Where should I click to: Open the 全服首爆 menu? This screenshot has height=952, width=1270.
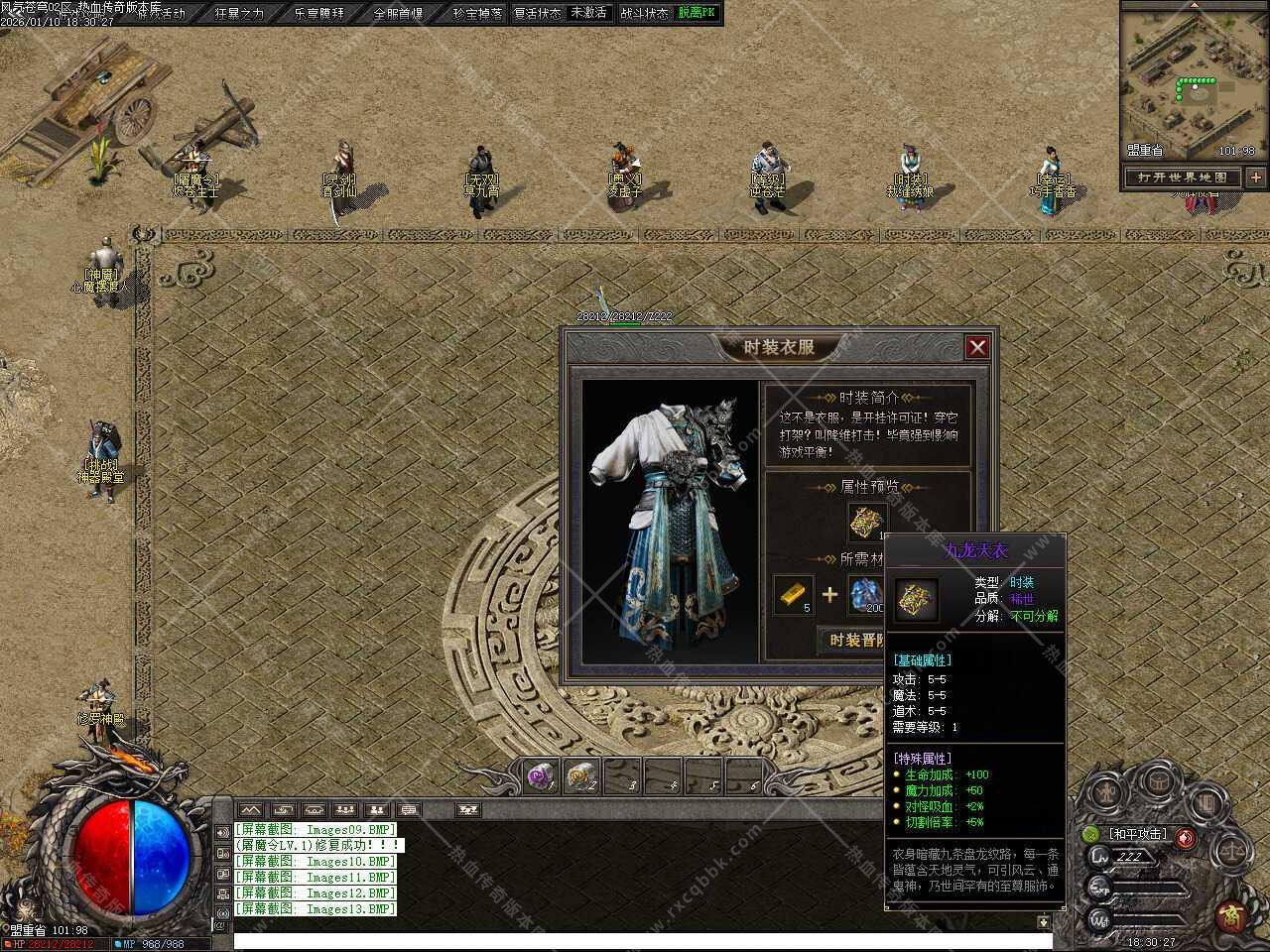click(398, 14)
